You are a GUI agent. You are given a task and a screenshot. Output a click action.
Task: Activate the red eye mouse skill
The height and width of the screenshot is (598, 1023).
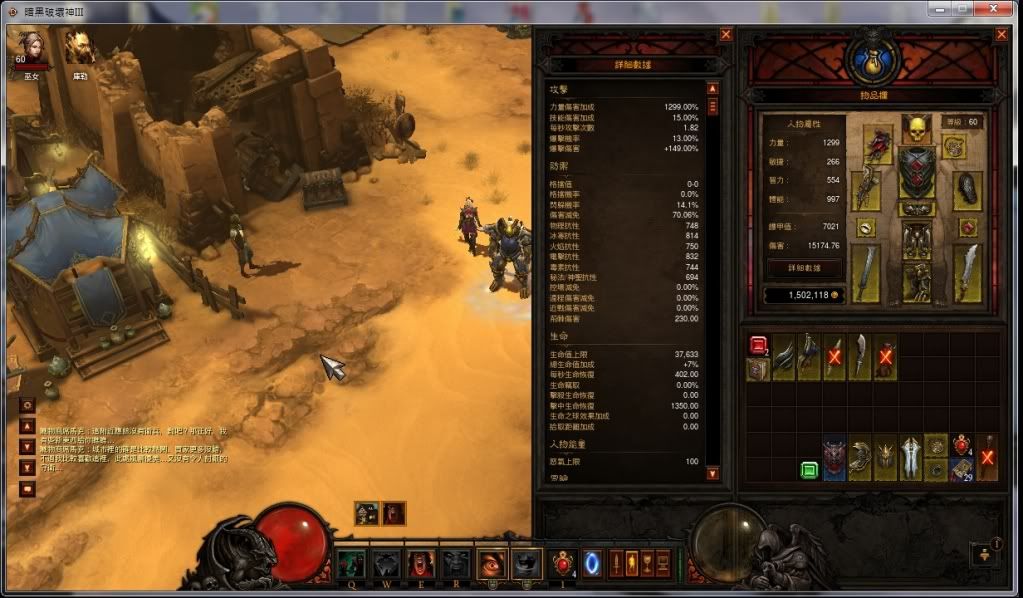pyautogui.click(x=491, y=564)
